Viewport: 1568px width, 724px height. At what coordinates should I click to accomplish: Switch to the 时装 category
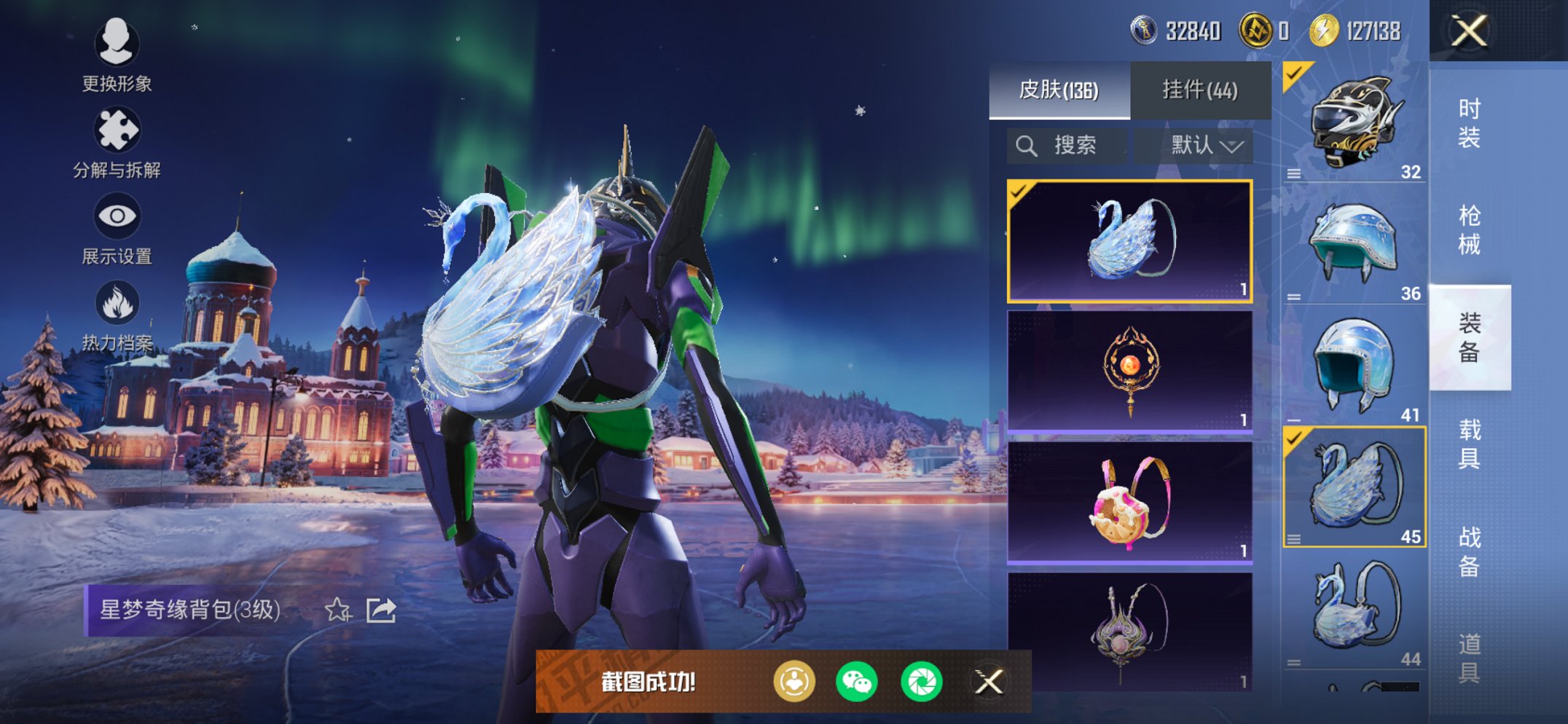pos(1469,122)
